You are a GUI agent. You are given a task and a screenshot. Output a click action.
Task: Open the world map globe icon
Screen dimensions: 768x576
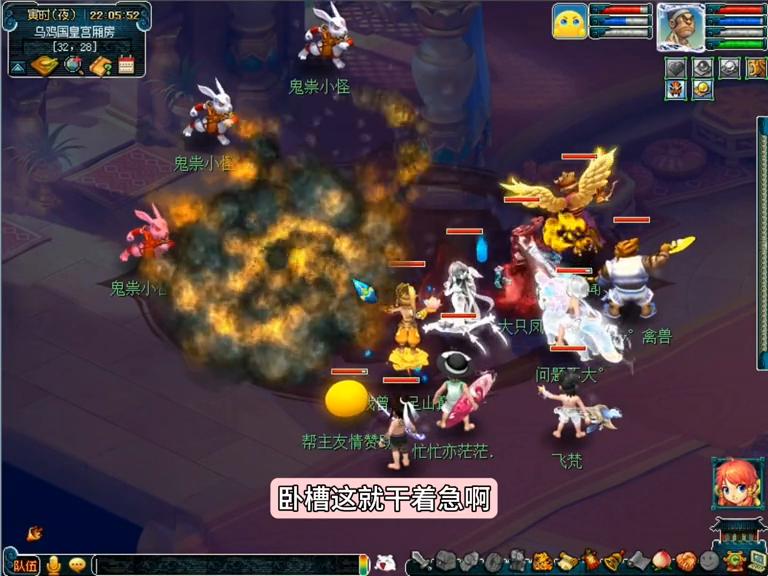pyautogui.click(x=73, y=66)
